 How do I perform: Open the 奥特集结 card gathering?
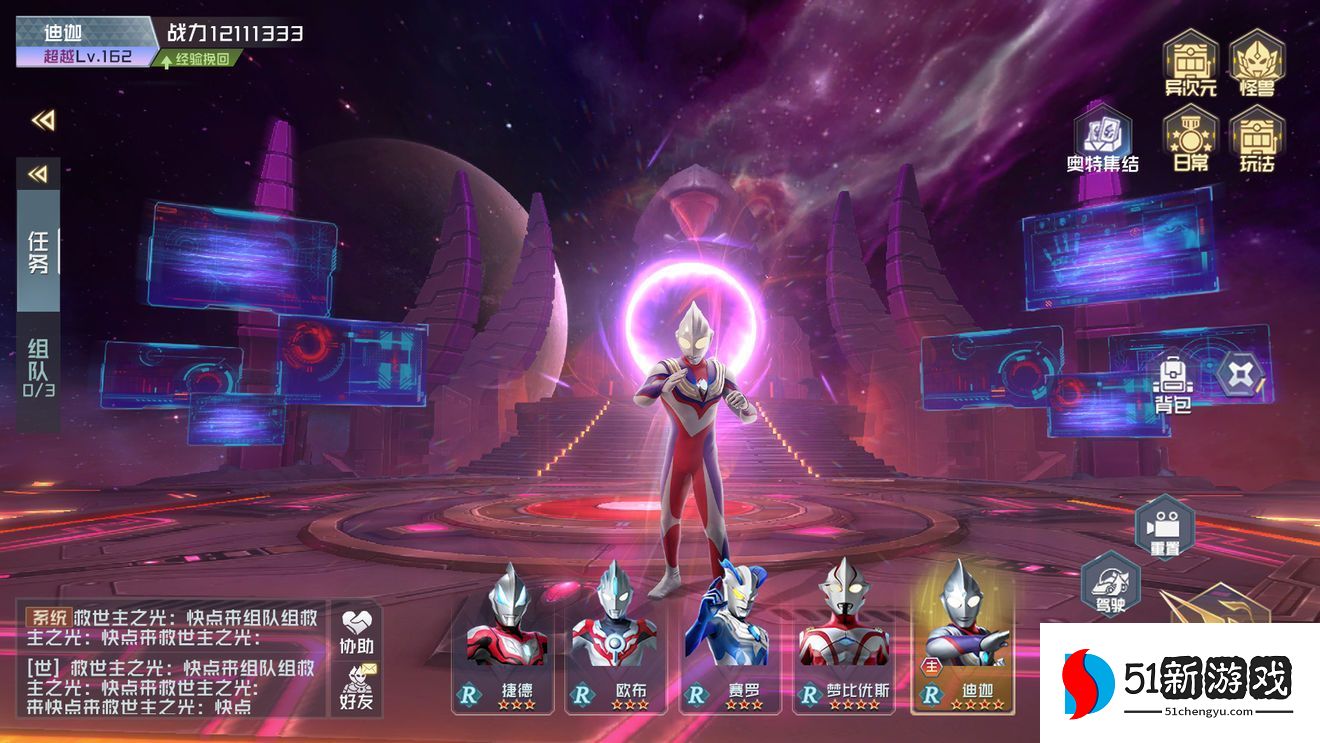(1102, 138)
